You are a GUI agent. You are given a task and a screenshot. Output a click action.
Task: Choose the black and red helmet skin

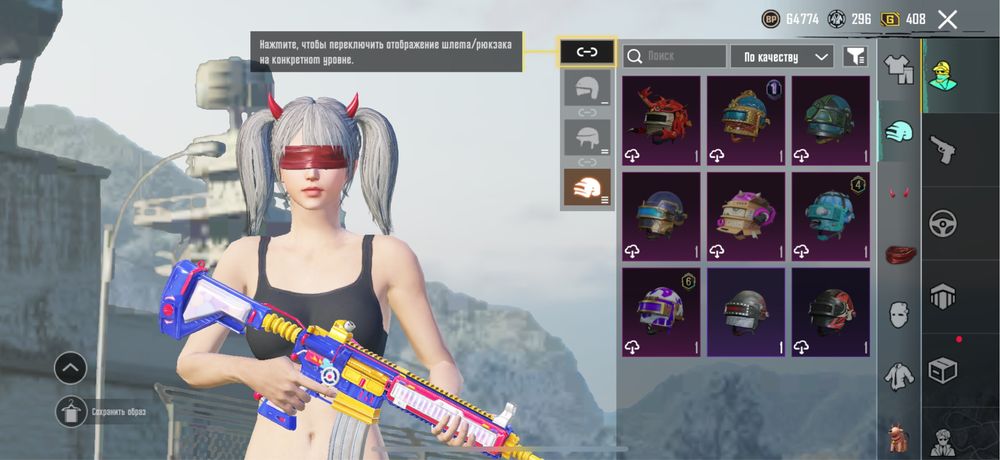pos(831,312)
